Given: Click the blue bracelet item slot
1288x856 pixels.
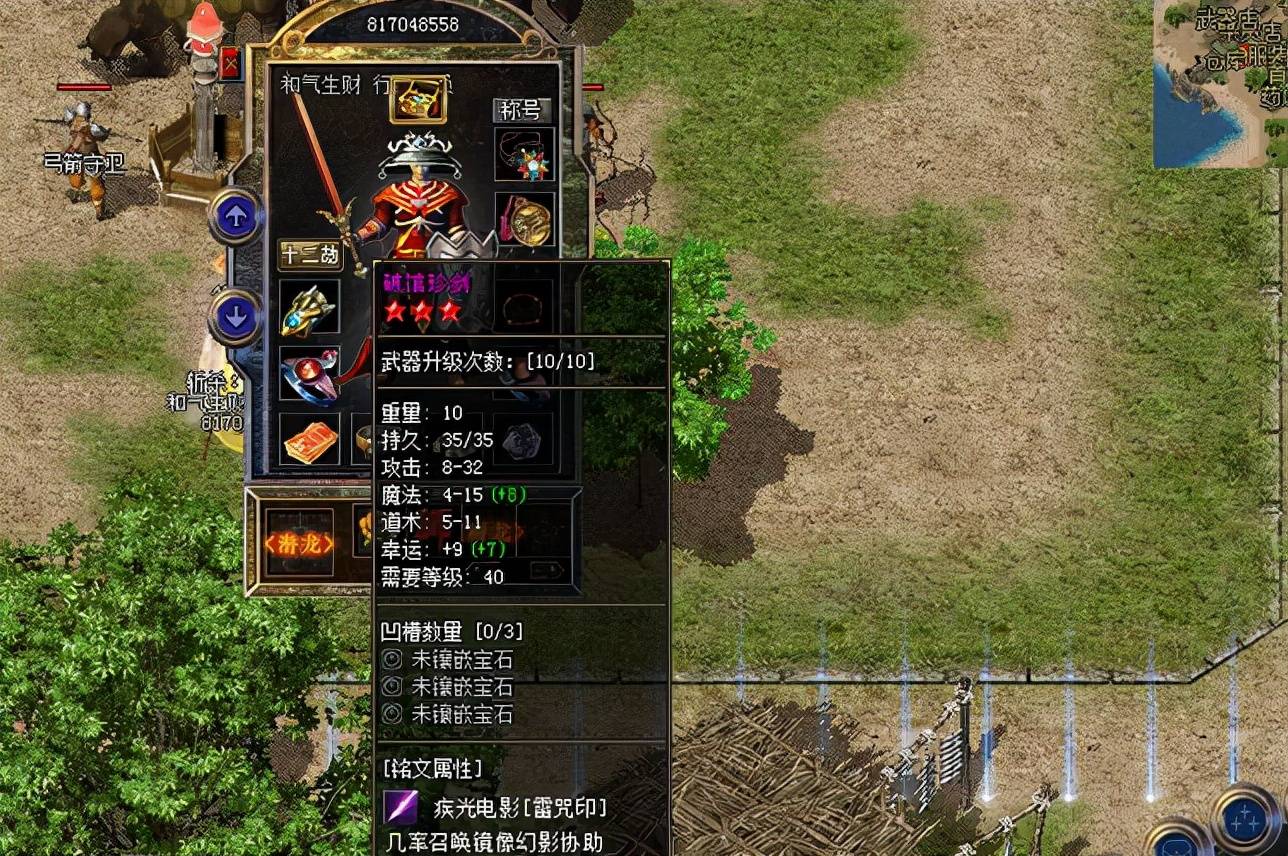Looking at the screenshot, I should pos(310,307).
